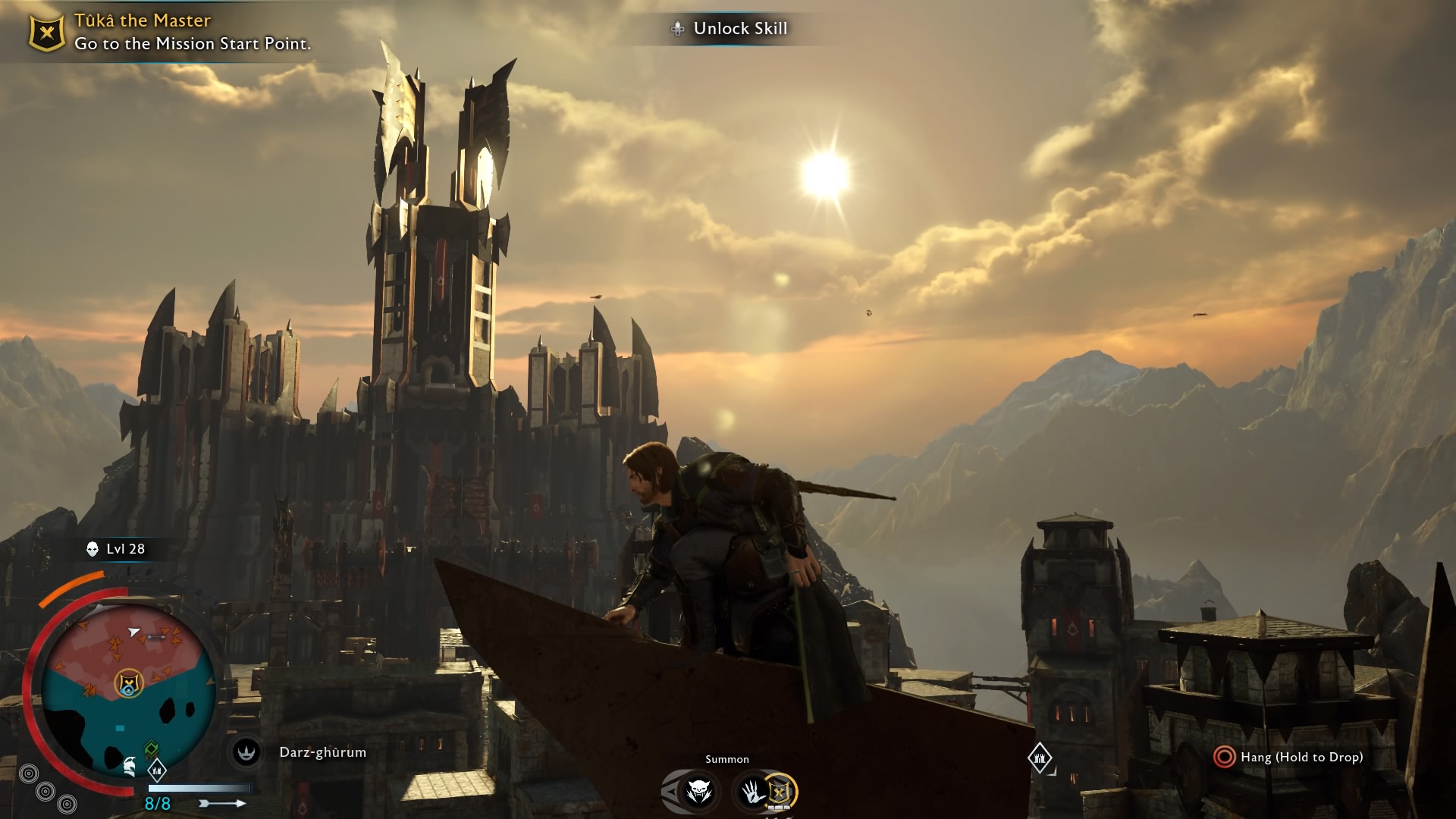Screen dimensions: 1456x819
Task: Click the green marker on the minimap
Action: 151,749
